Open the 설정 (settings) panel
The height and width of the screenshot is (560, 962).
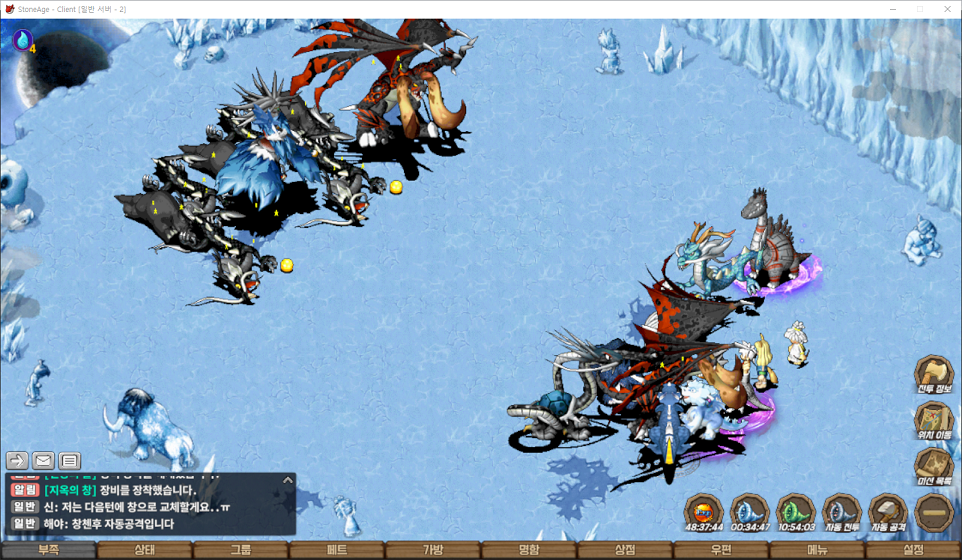click(x=913, y=550)
